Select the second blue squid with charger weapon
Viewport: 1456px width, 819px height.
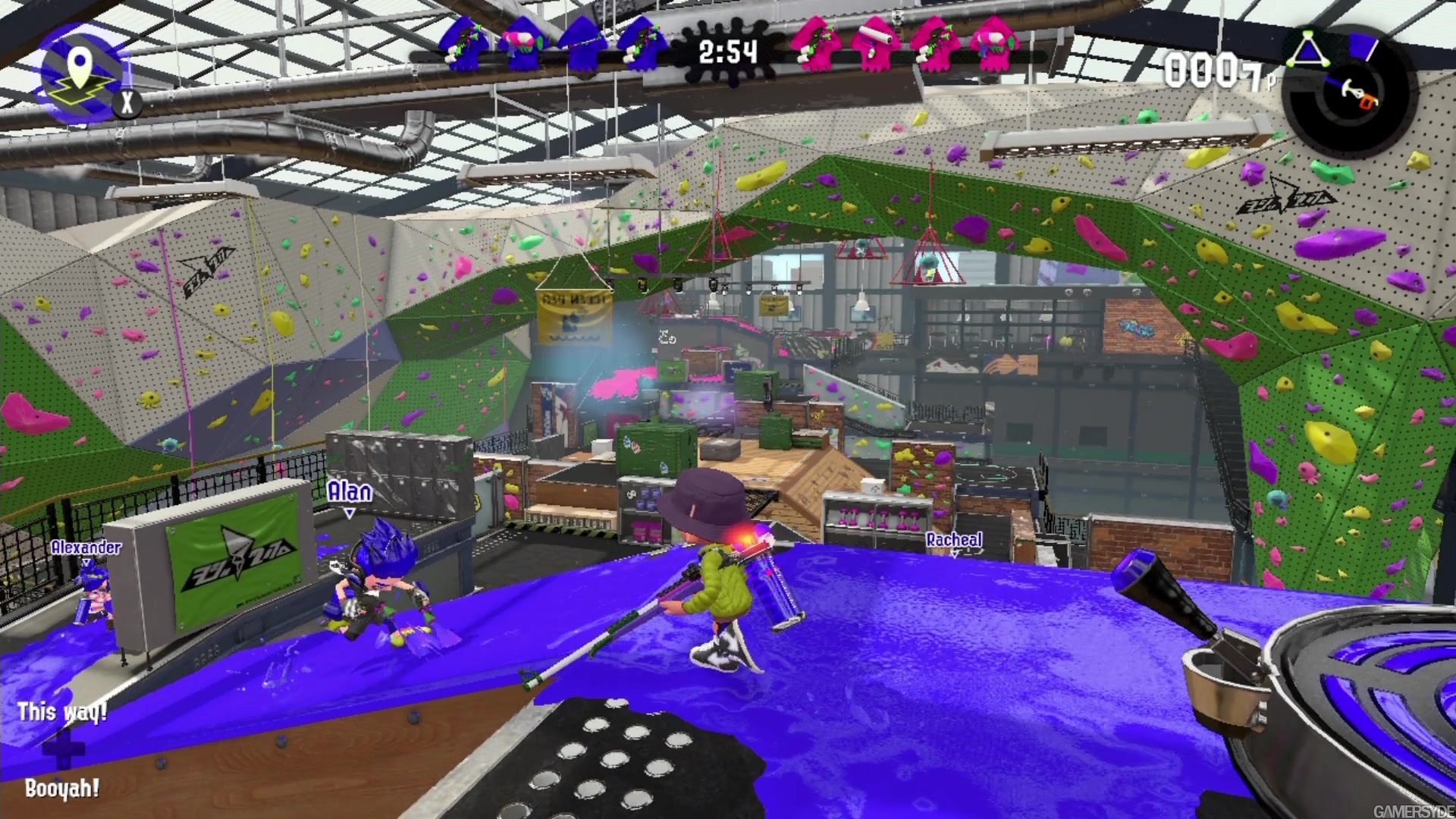pos(582,47)
